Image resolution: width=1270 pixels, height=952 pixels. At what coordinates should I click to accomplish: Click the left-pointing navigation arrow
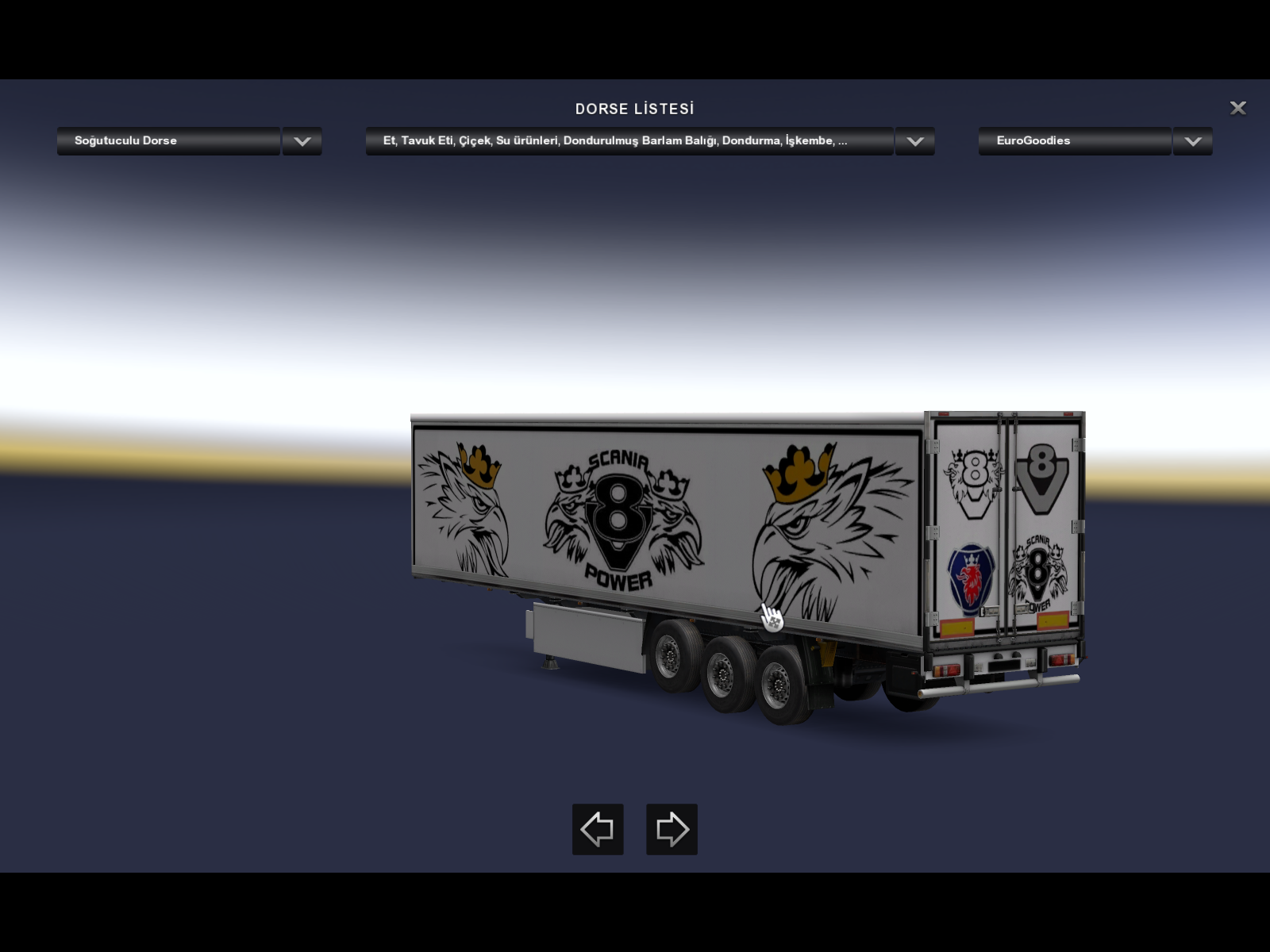tap(598, 829)
